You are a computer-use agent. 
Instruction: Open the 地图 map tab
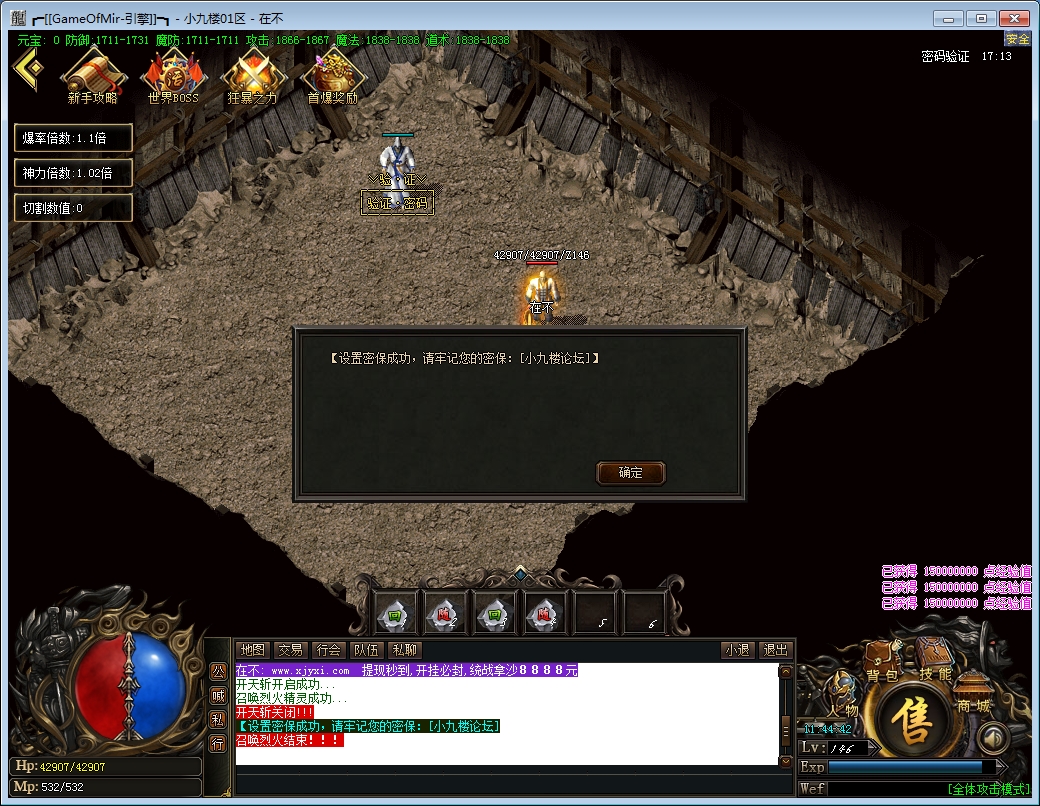(x=254, y=650)
